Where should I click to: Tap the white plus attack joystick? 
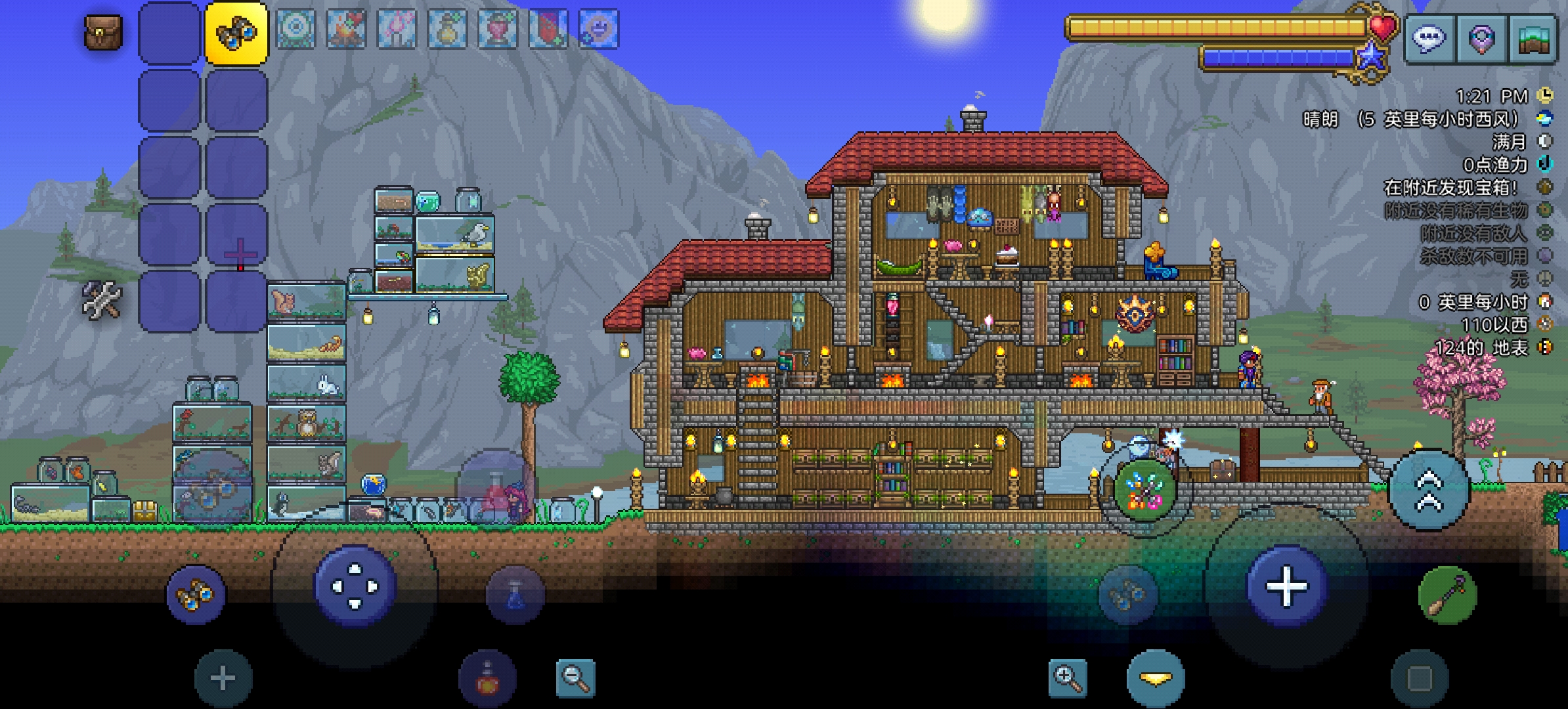(x=1286, y=586)
